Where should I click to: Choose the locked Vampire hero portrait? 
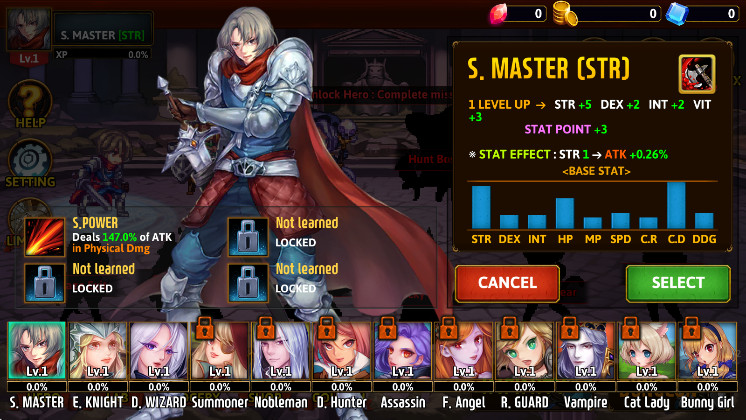[585, 352]
